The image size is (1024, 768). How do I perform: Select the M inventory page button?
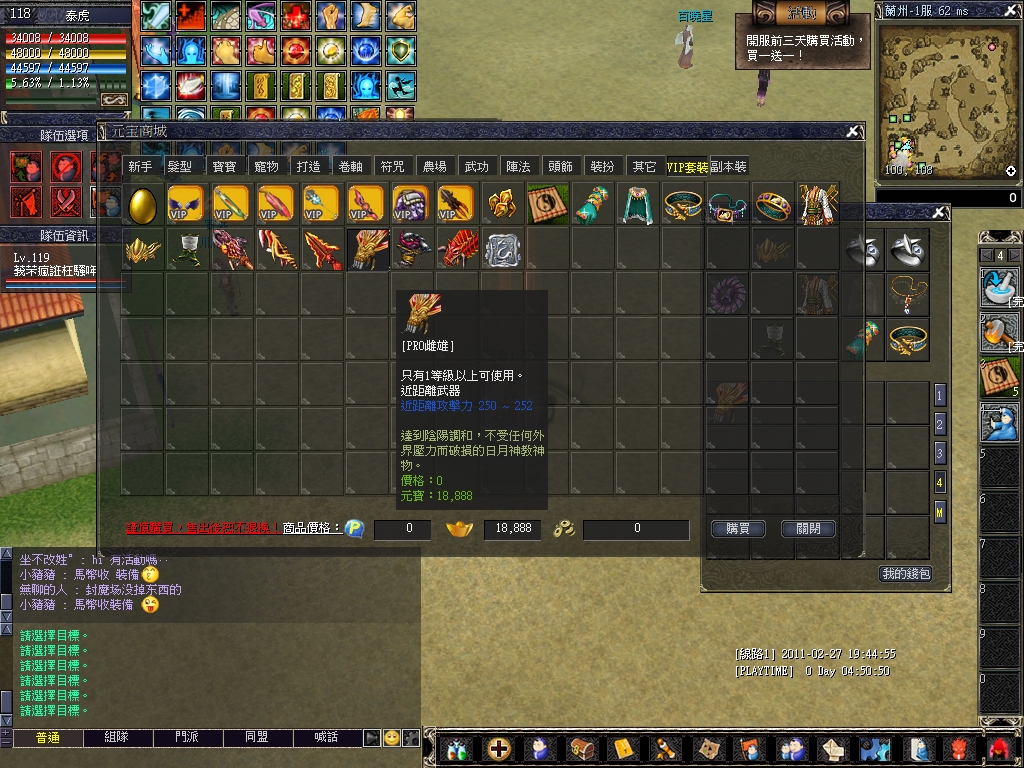point(940,512)
